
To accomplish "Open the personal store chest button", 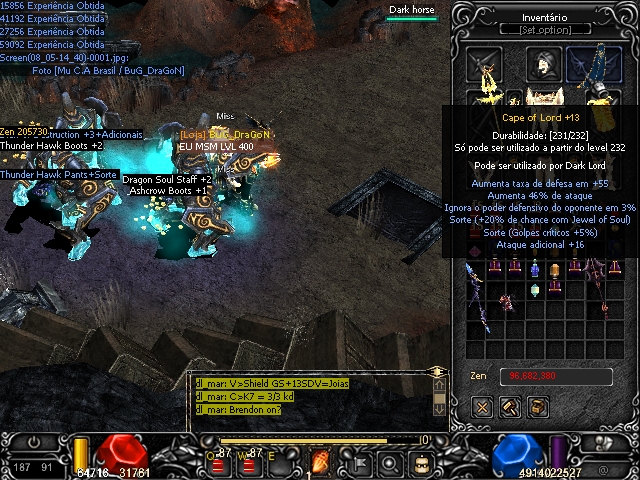I will pyautogui.click(x=537, y=407).
